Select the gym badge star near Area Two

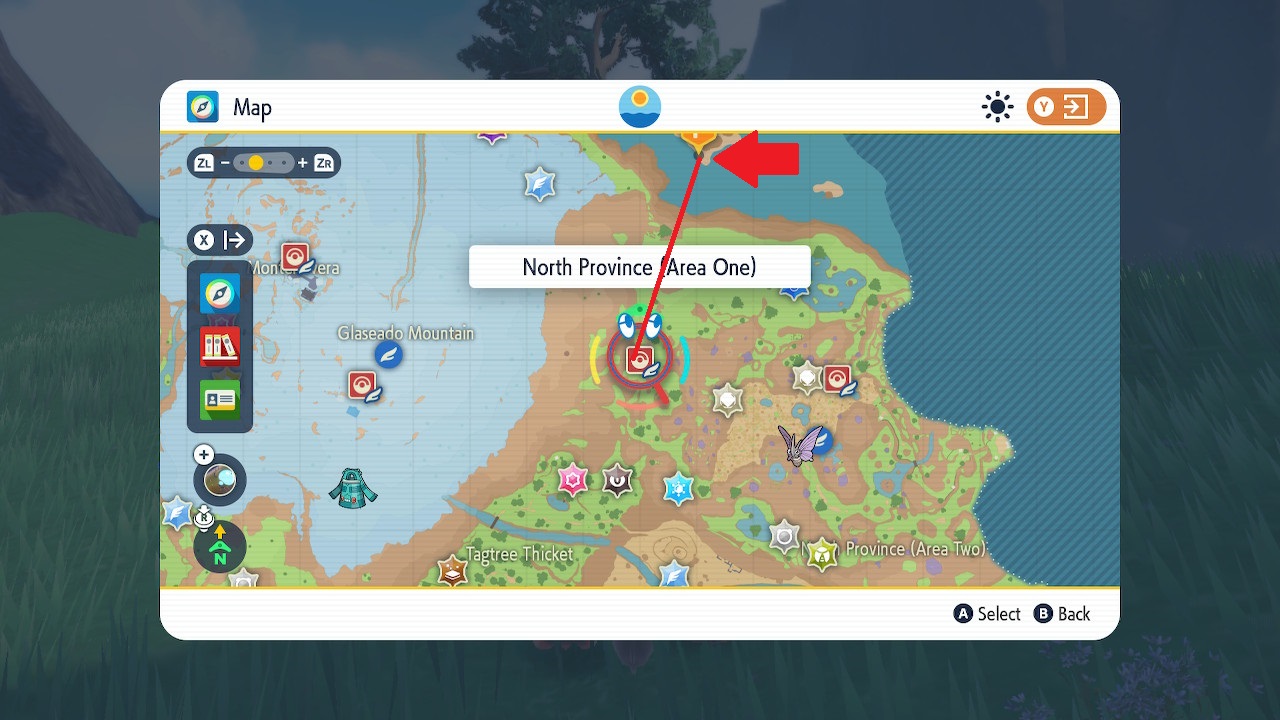[x=820, y=551]
